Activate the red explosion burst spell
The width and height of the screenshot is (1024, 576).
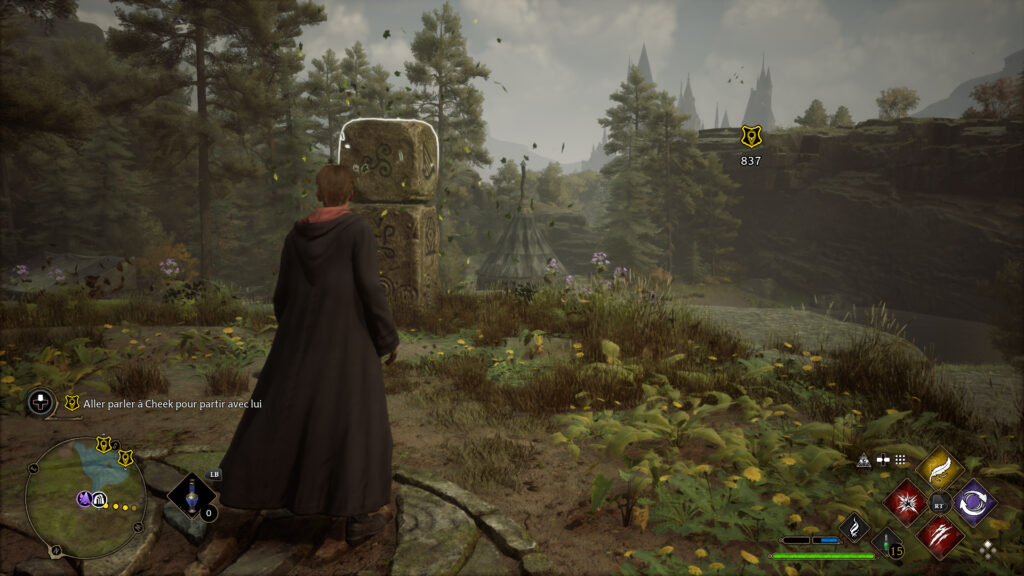[x=906, y=501]
